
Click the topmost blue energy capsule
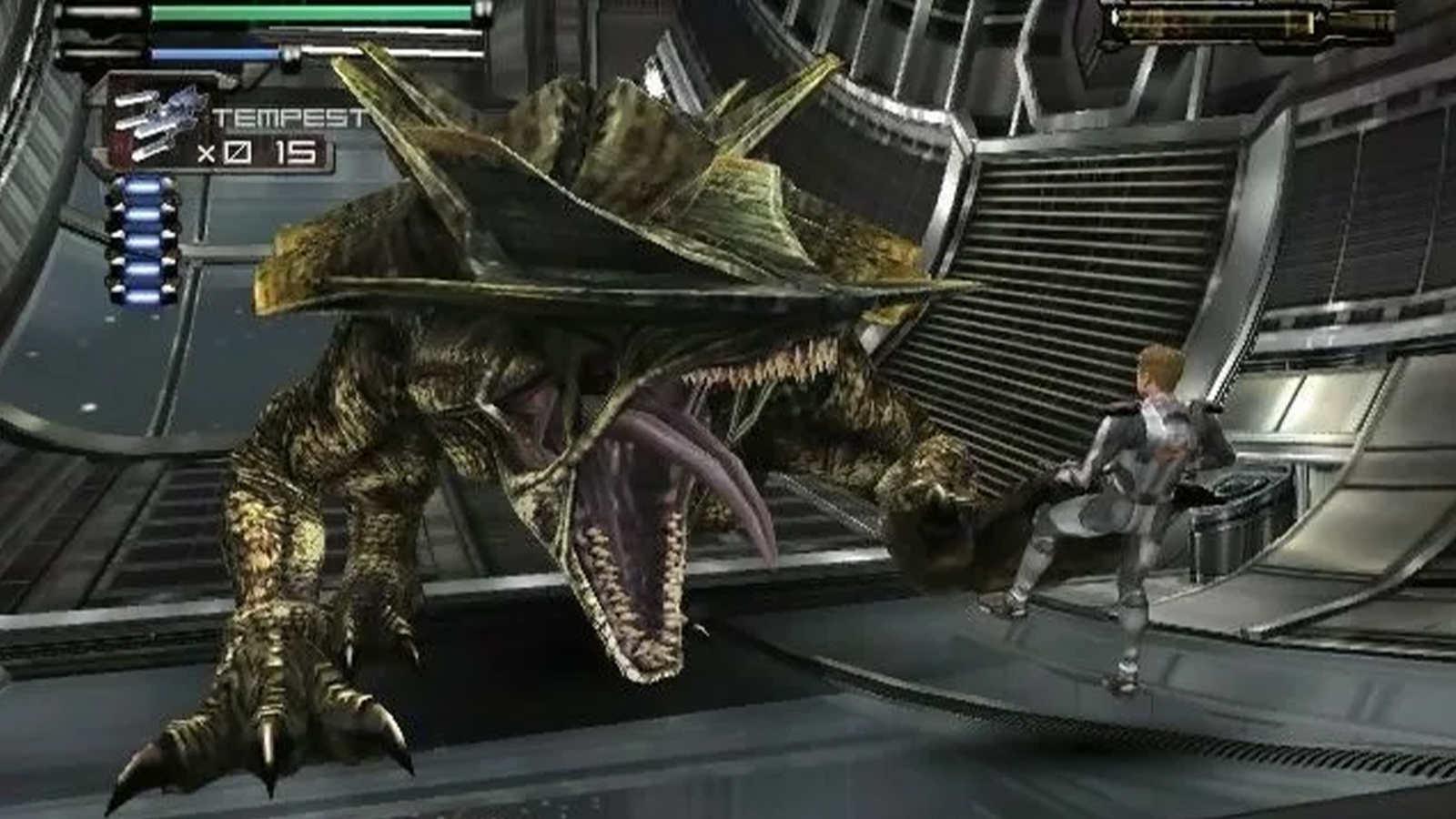coord(142,188)
